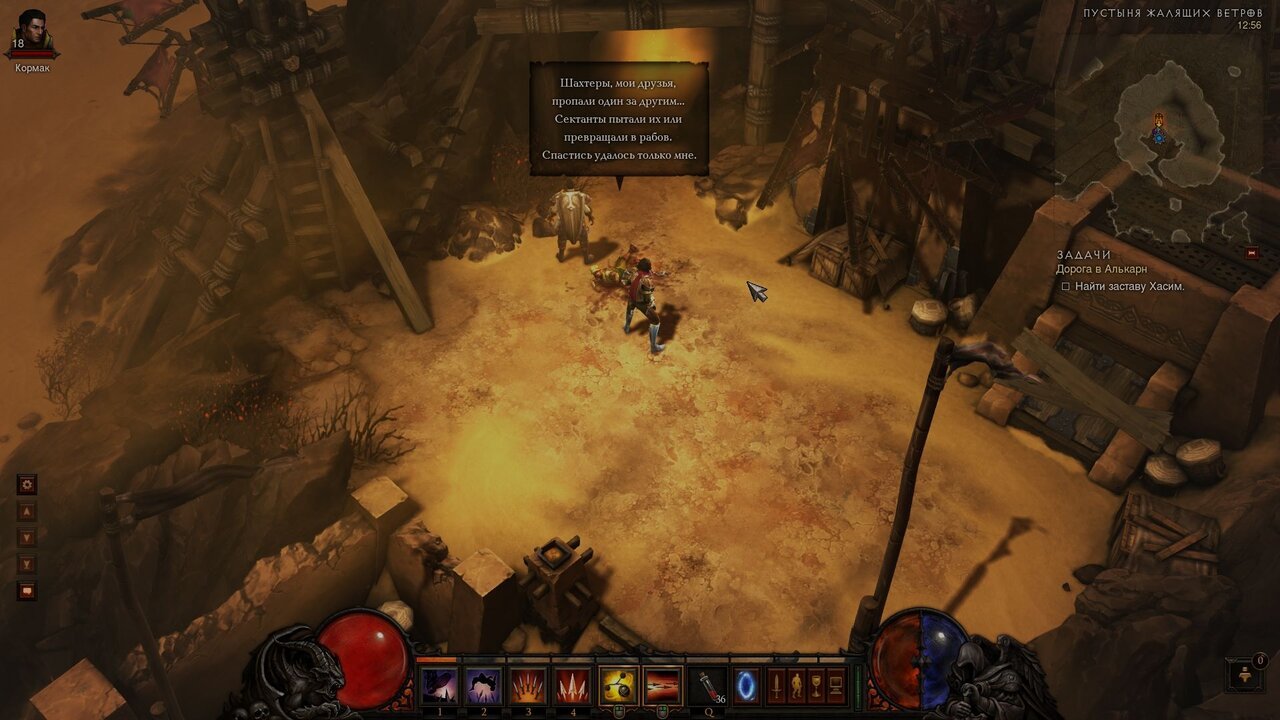
Task: Cast the red spikes skill in slot 4
Action: point(573,686)
